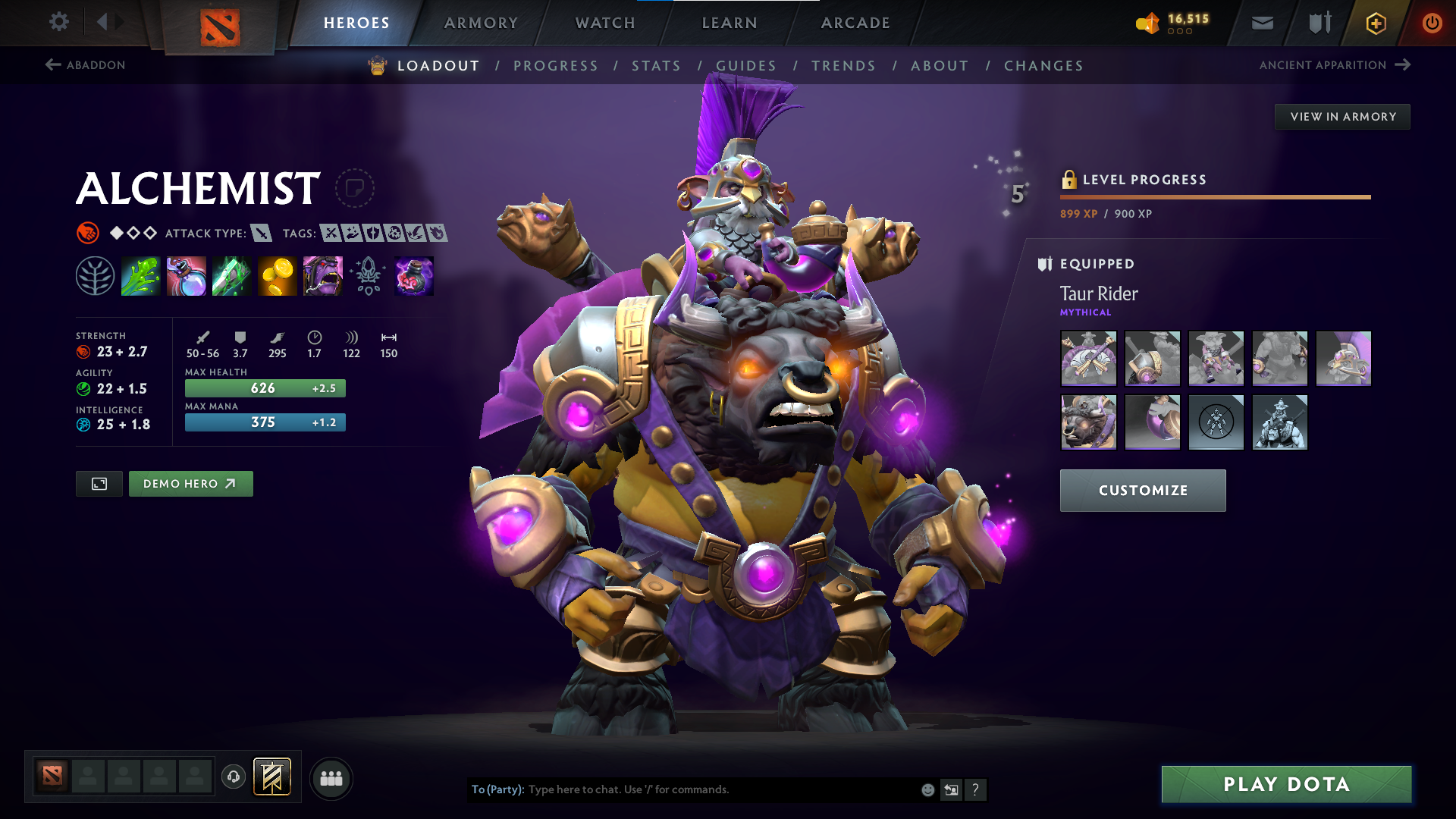Switch to the STATS tab
This screenshot has width=1456, height=819.
657,66
